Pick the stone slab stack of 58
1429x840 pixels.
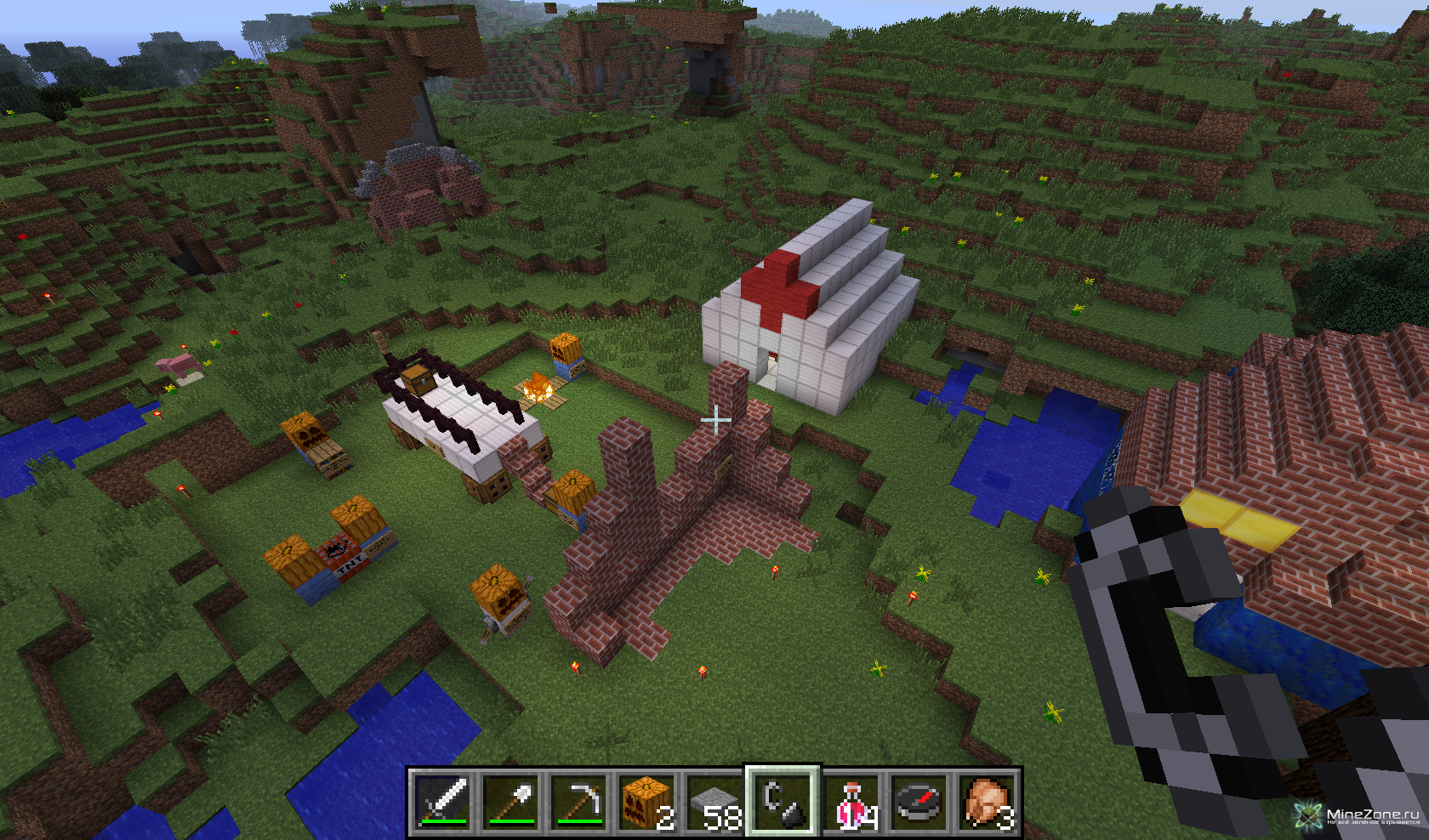[715, 801]
